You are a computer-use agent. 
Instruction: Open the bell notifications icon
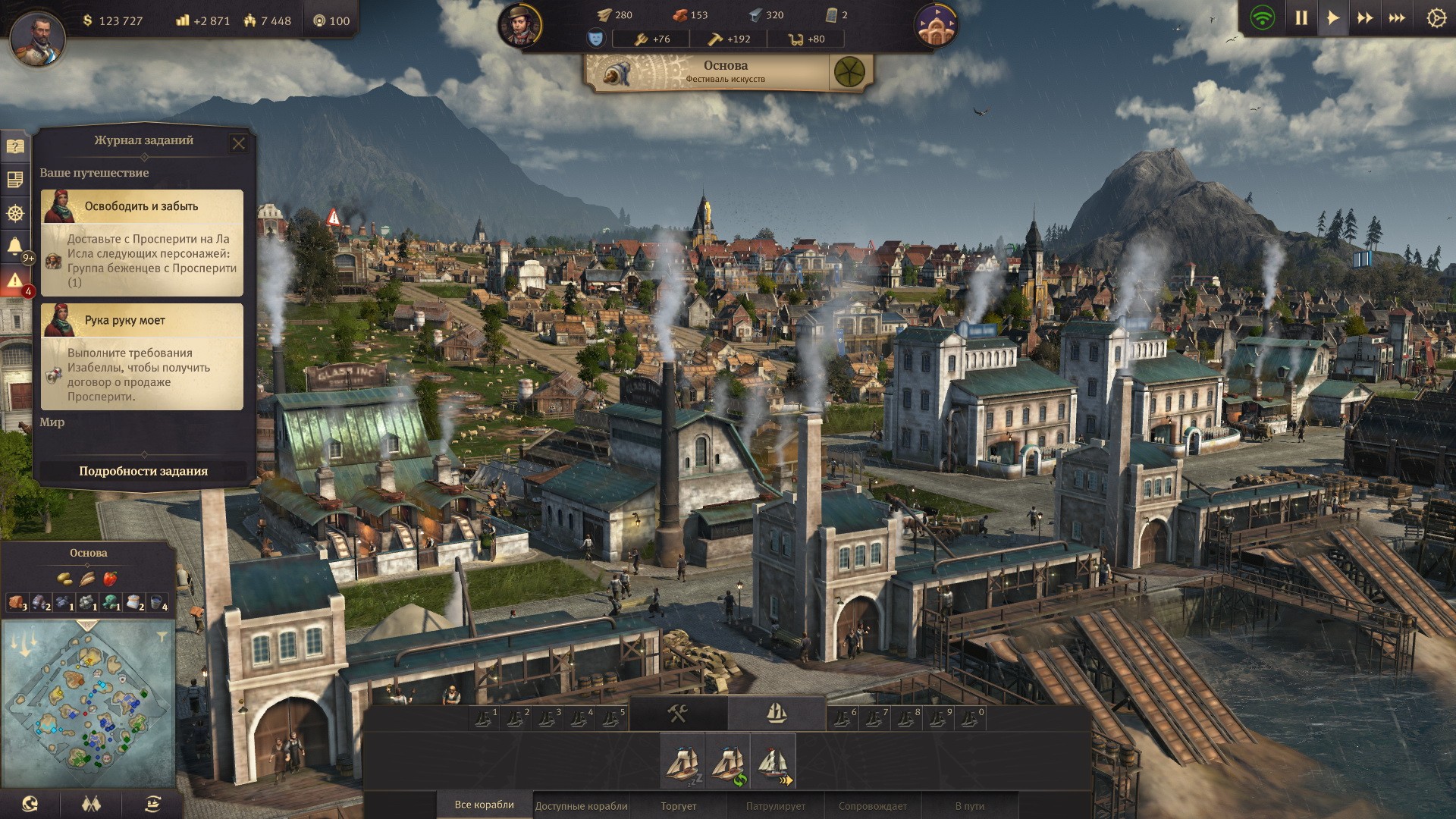point(14,246)
